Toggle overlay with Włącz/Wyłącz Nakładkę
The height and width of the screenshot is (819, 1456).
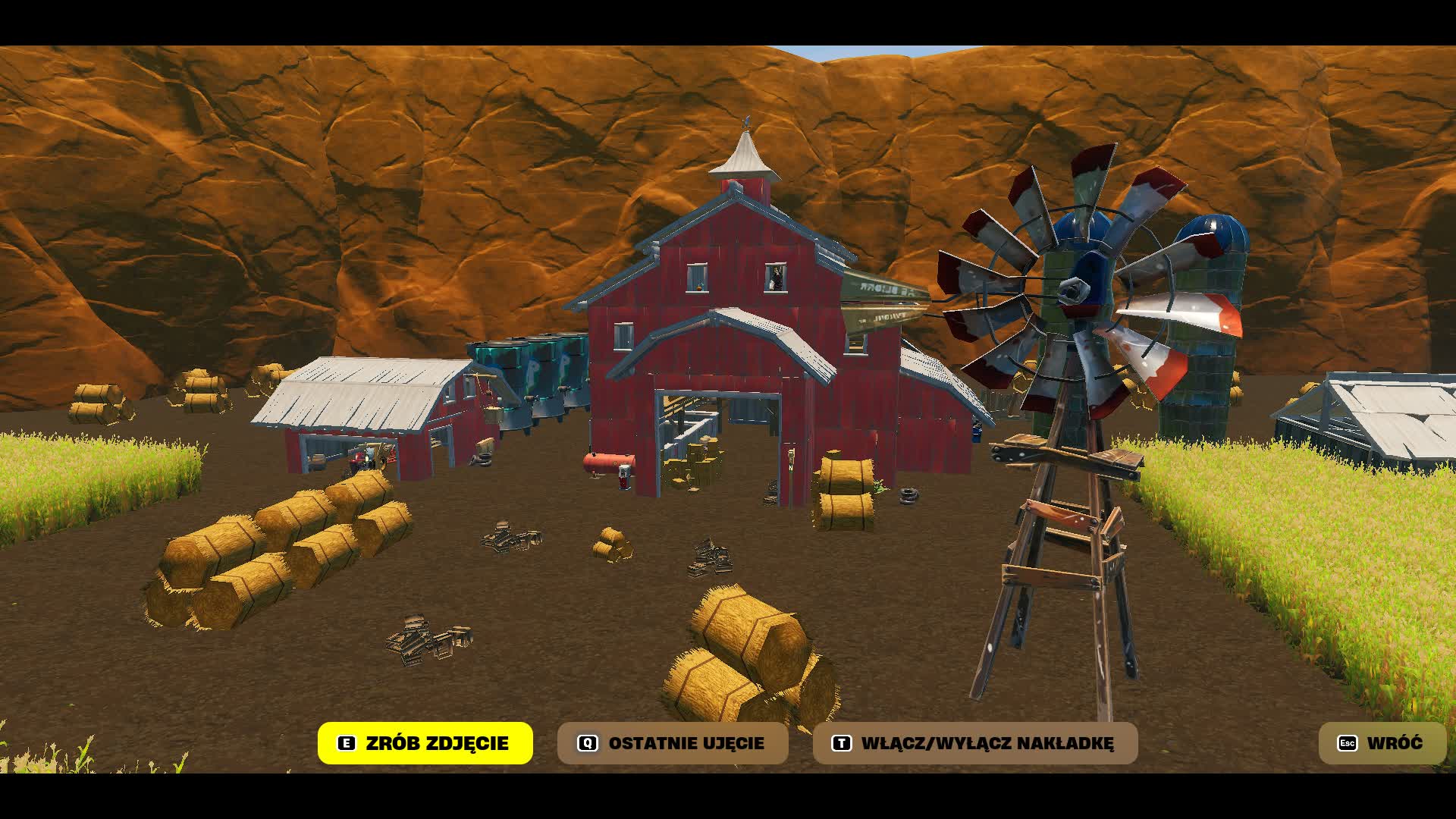(x=975, y=743)
